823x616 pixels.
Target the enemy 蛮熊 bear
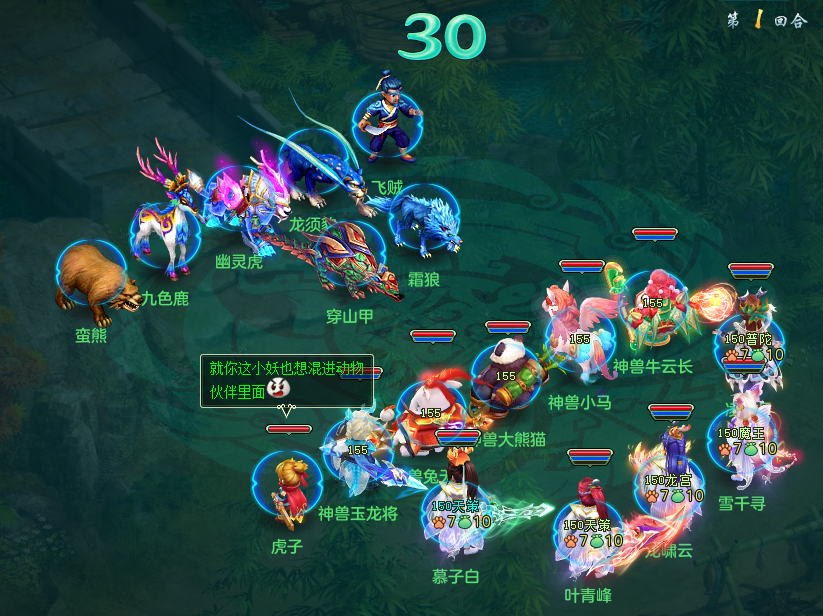click(92, 280)
